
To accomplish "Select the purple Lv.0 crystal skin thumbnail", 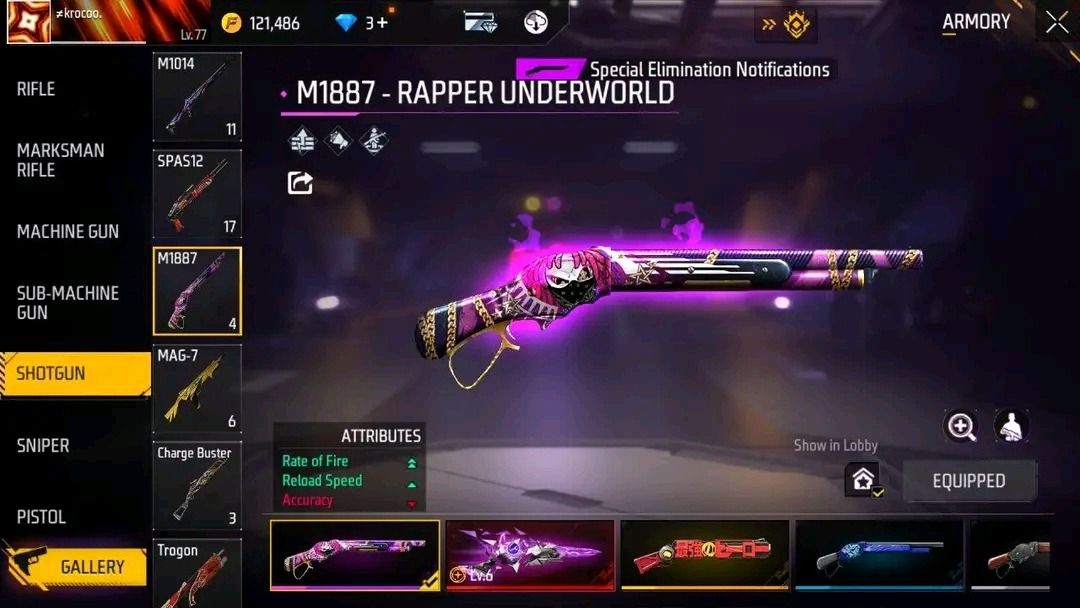I will (529, 554).
